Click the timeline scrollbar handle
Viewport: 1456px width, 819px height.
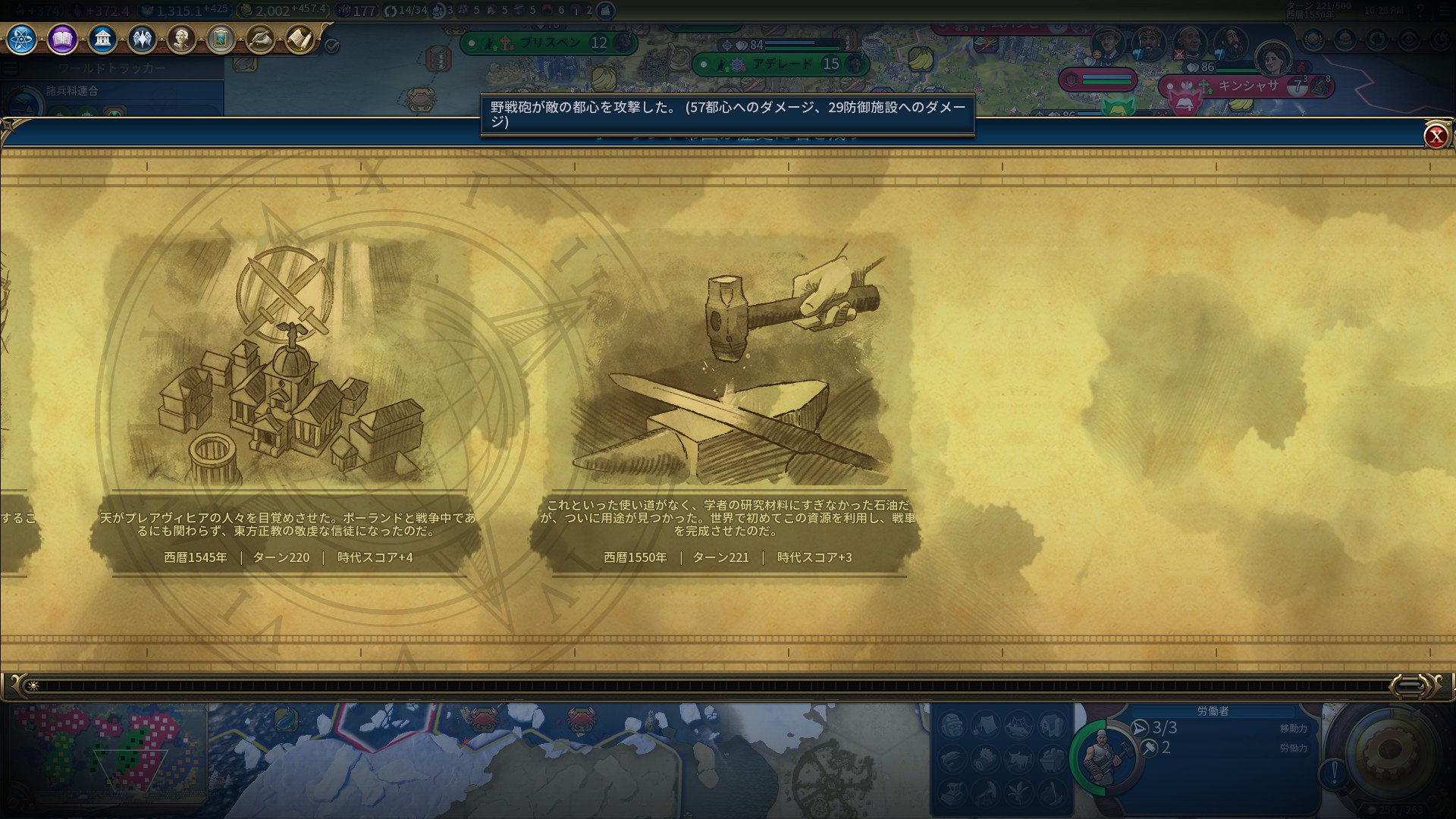pos(1409,686)
